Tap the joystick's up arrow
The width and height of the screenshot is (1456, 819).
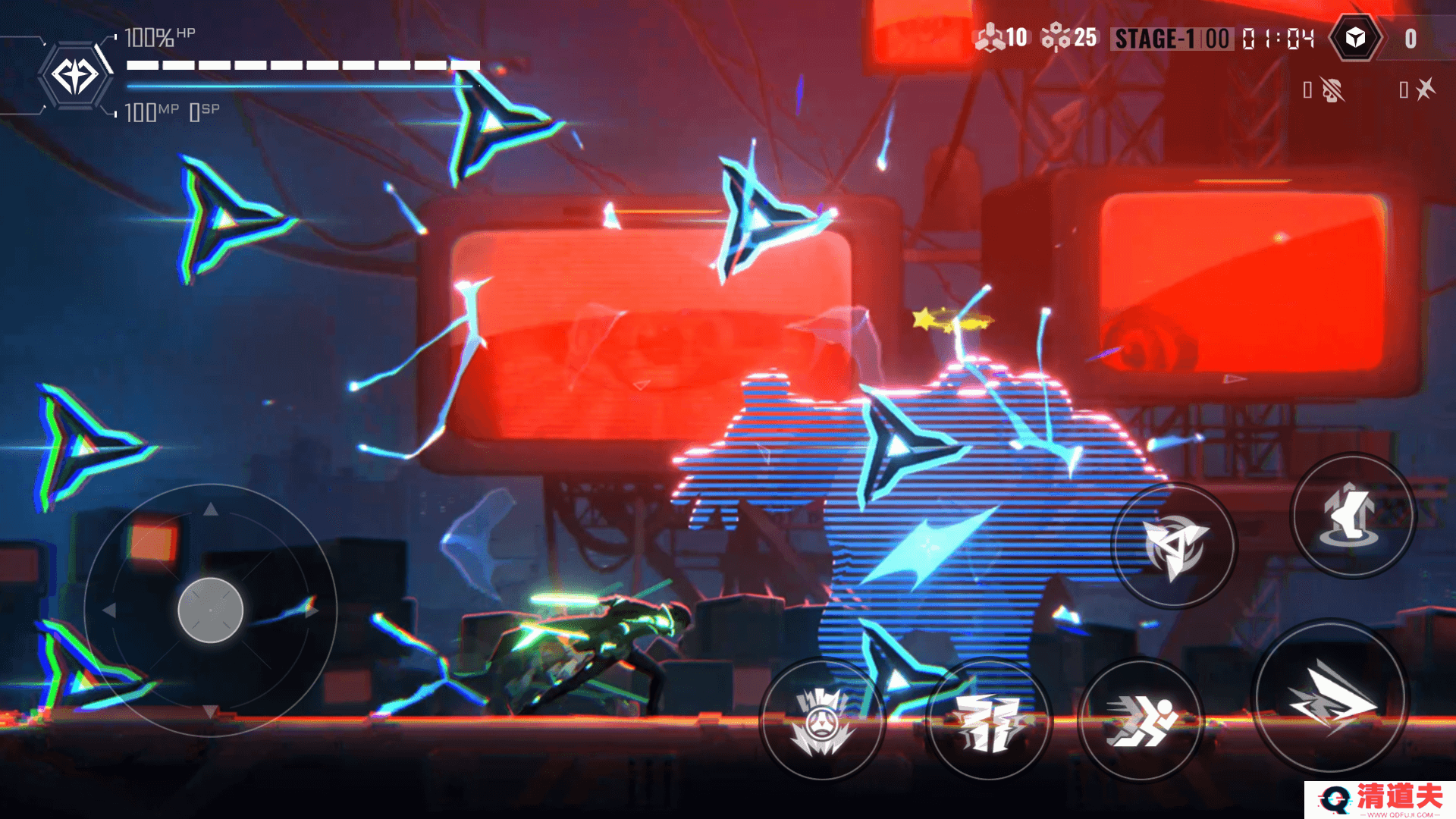click(x=211, y=510)
